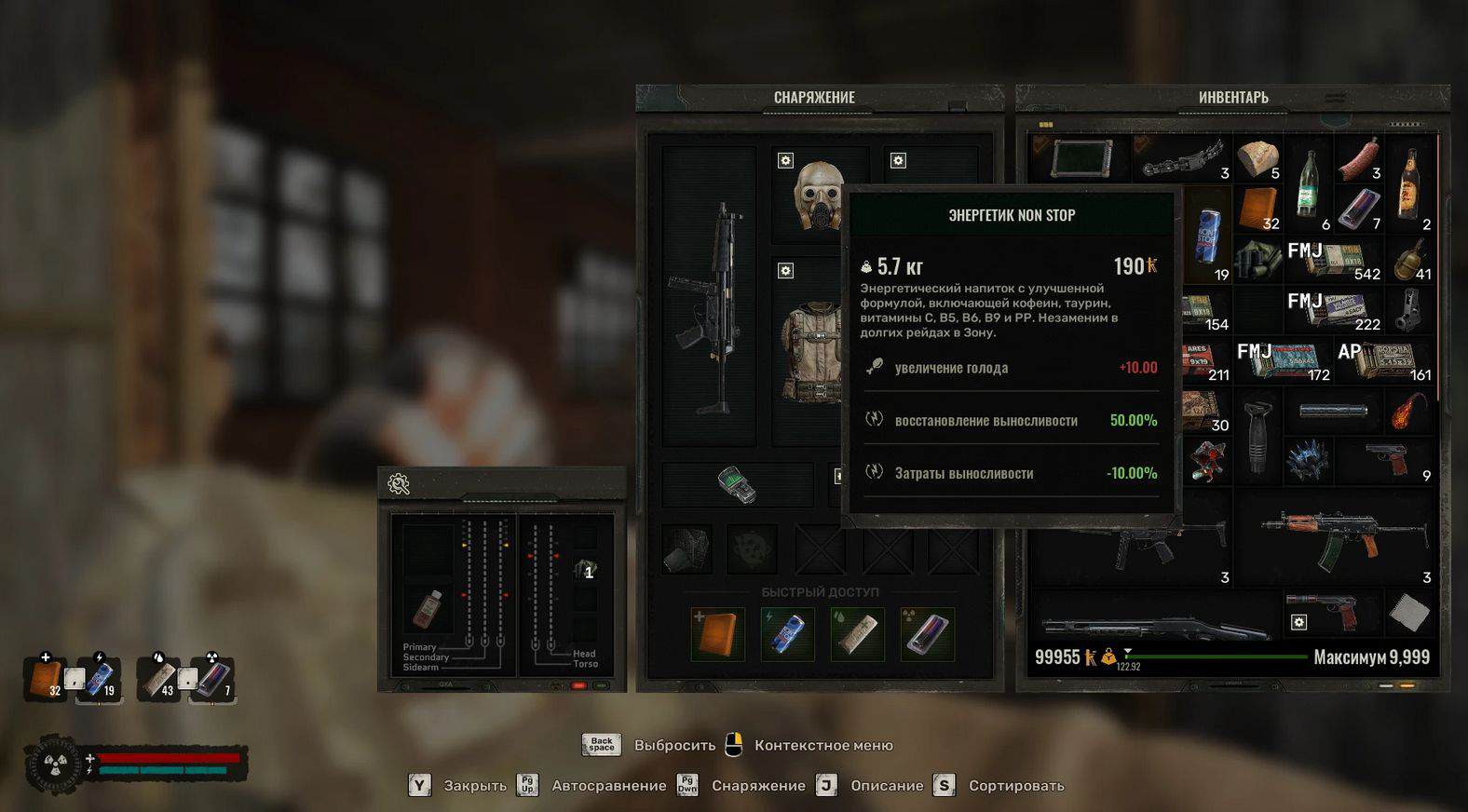Viewport: 1468px width, 812px height.
Task: Select the Non Stop energy drink in inventory
Action: click(x=1209, y=240)
